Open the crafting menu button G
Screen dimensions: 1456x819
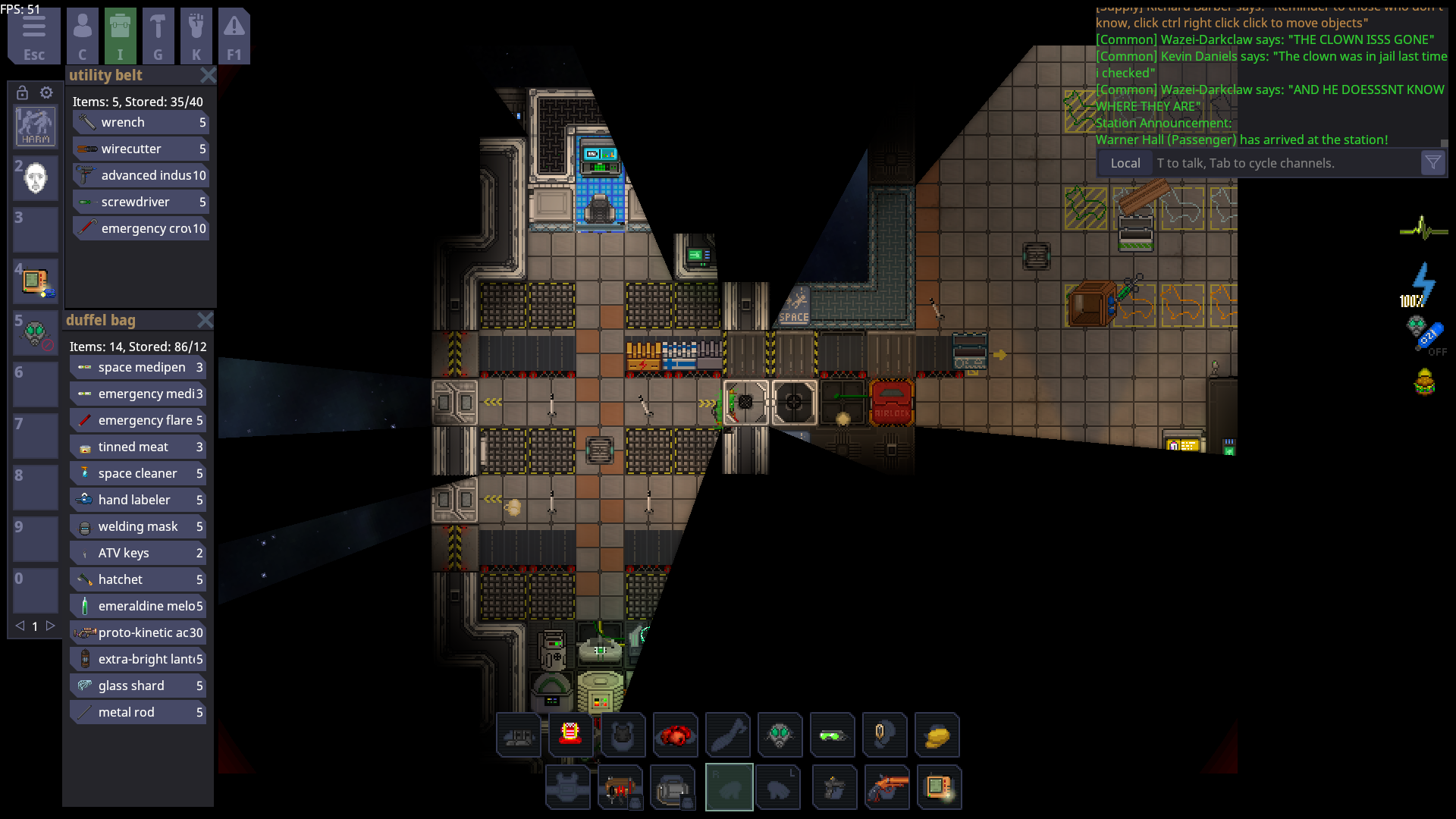(x=158, y=36)
